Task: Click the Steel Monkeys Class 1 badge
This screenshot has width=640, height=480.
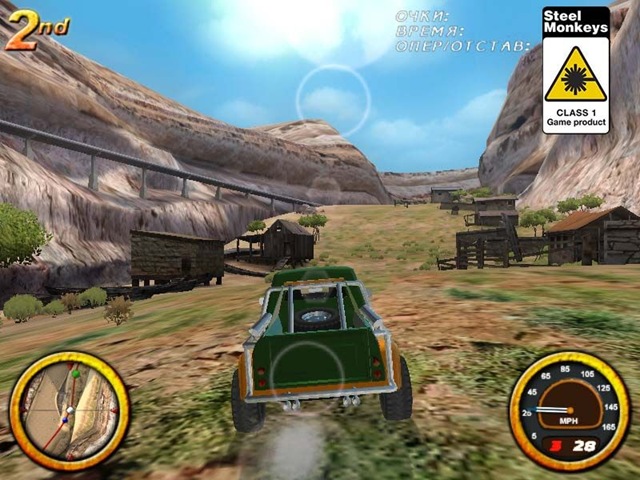Action: pyautogui.click(x=575, y=70)
